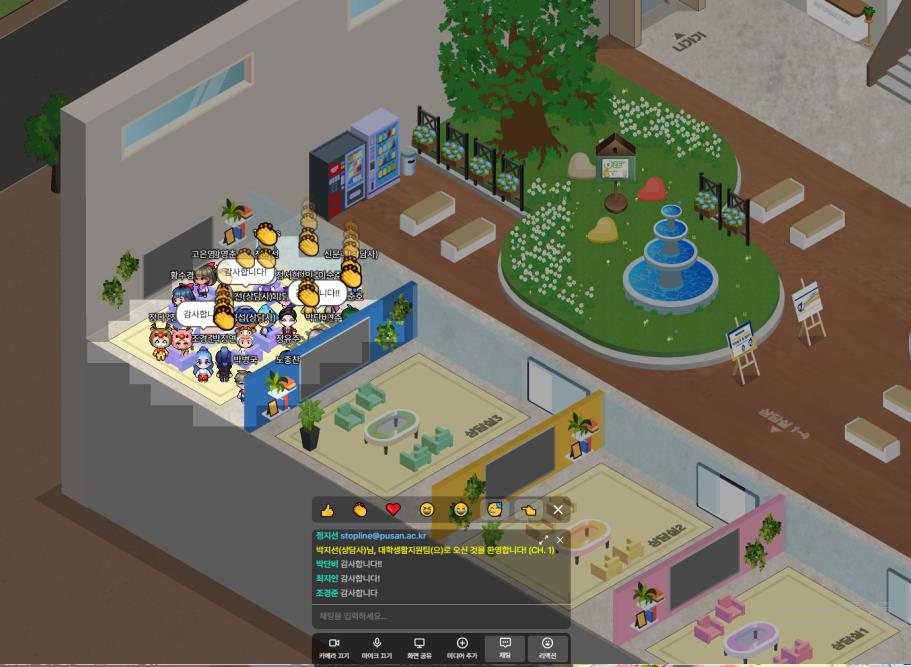Open the add media option (미디어 추가)
The width and height of the screenshot is (911, 667).
coord(462,647)
